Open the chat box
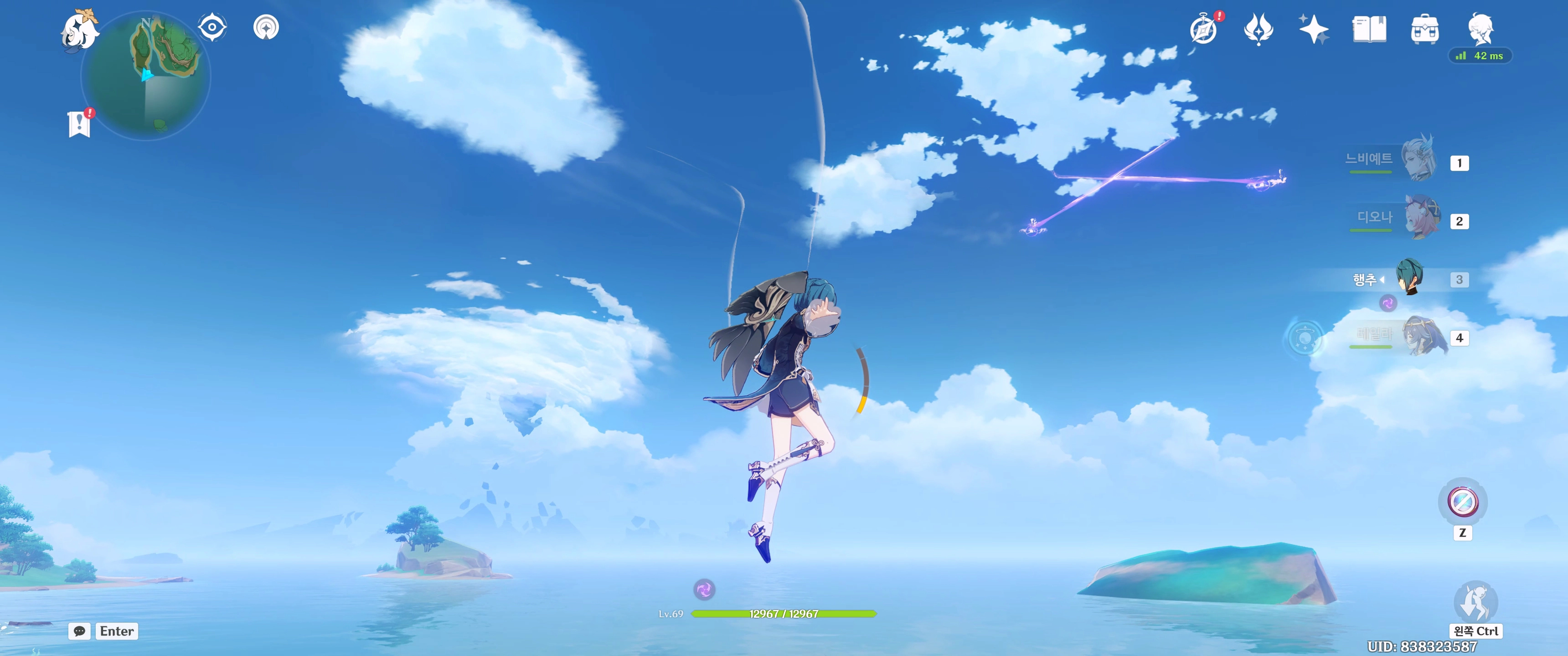1568x656 pixels. pos(80,631)
